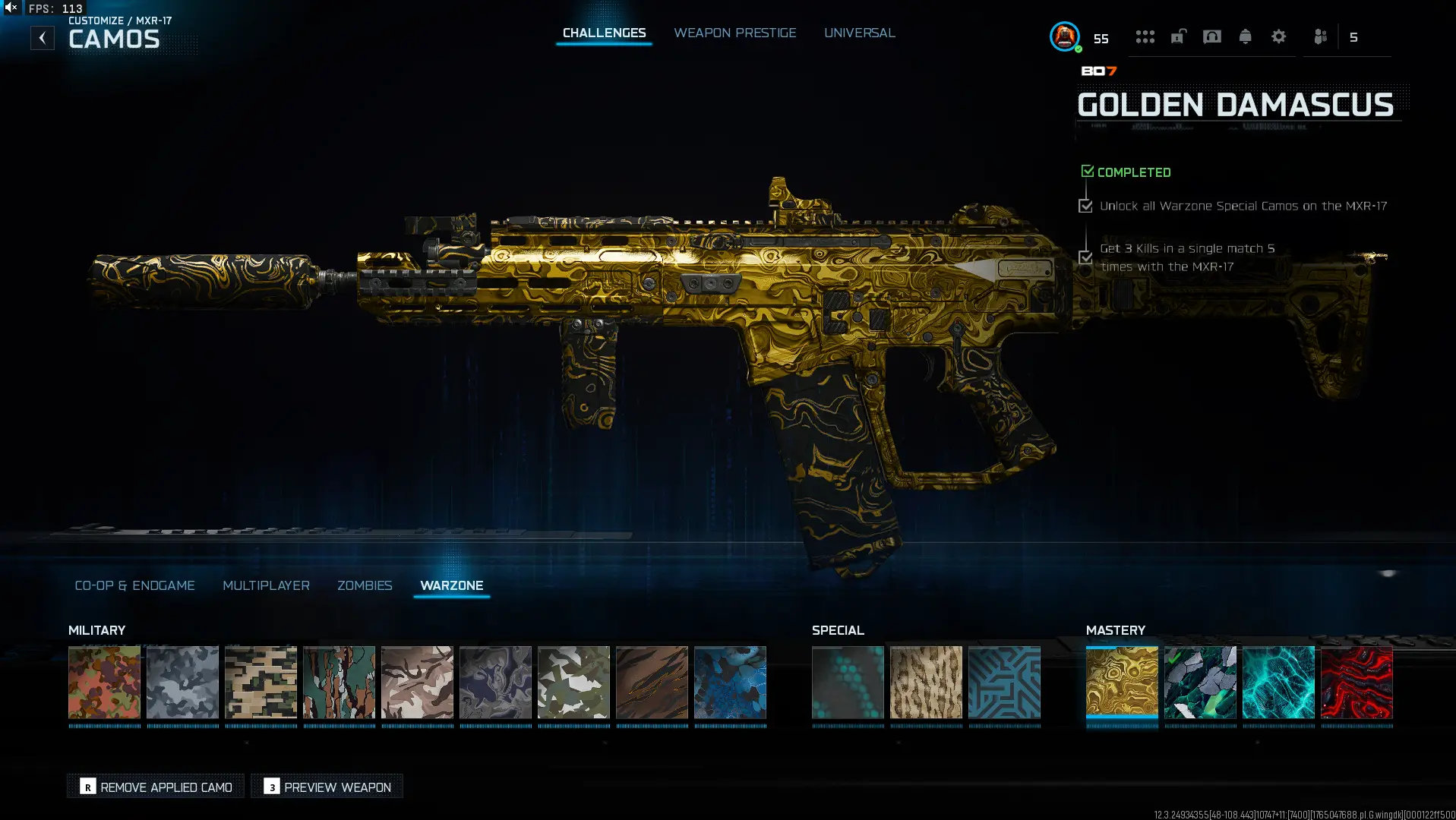Click the muted speaker icon top-left
This screenshot has width=1456, height=820.
click(x=9, y=8)
